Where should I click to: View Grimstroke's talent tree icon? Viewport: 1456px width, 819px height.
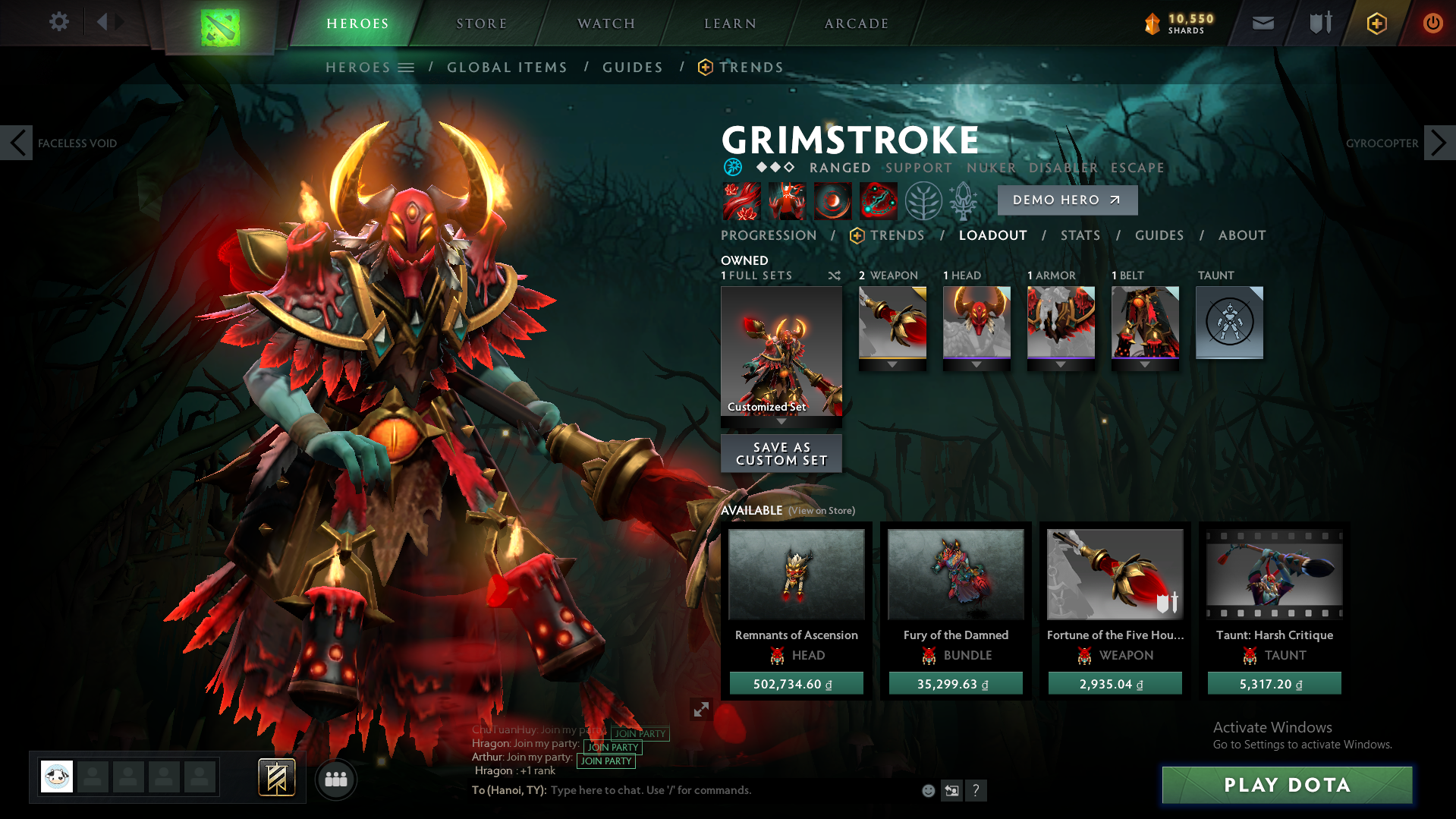coord(923,201)
